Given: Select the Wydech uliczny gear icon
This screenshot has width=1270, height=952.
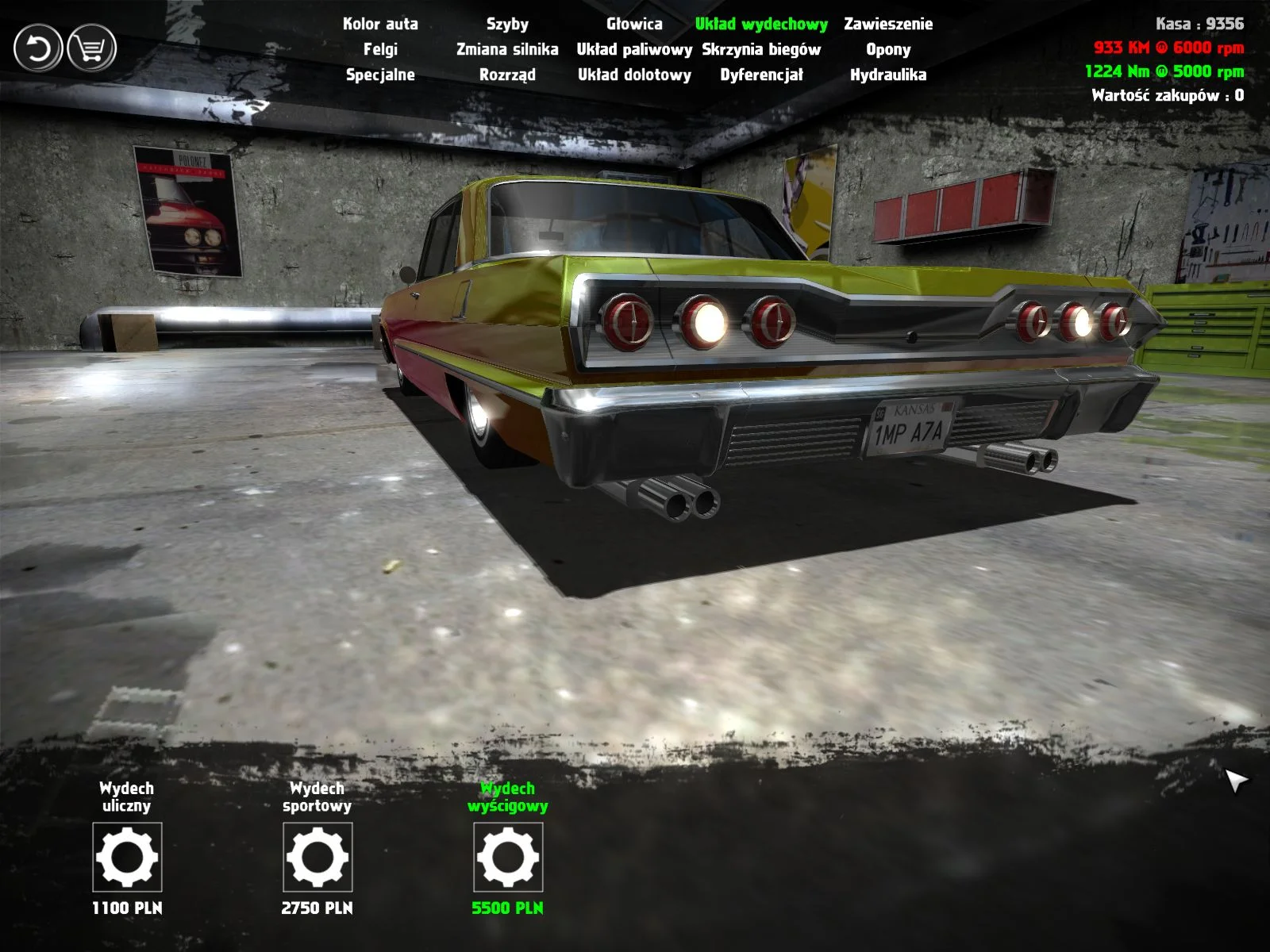Looking at the screenshot, I should tap(127, 858).
